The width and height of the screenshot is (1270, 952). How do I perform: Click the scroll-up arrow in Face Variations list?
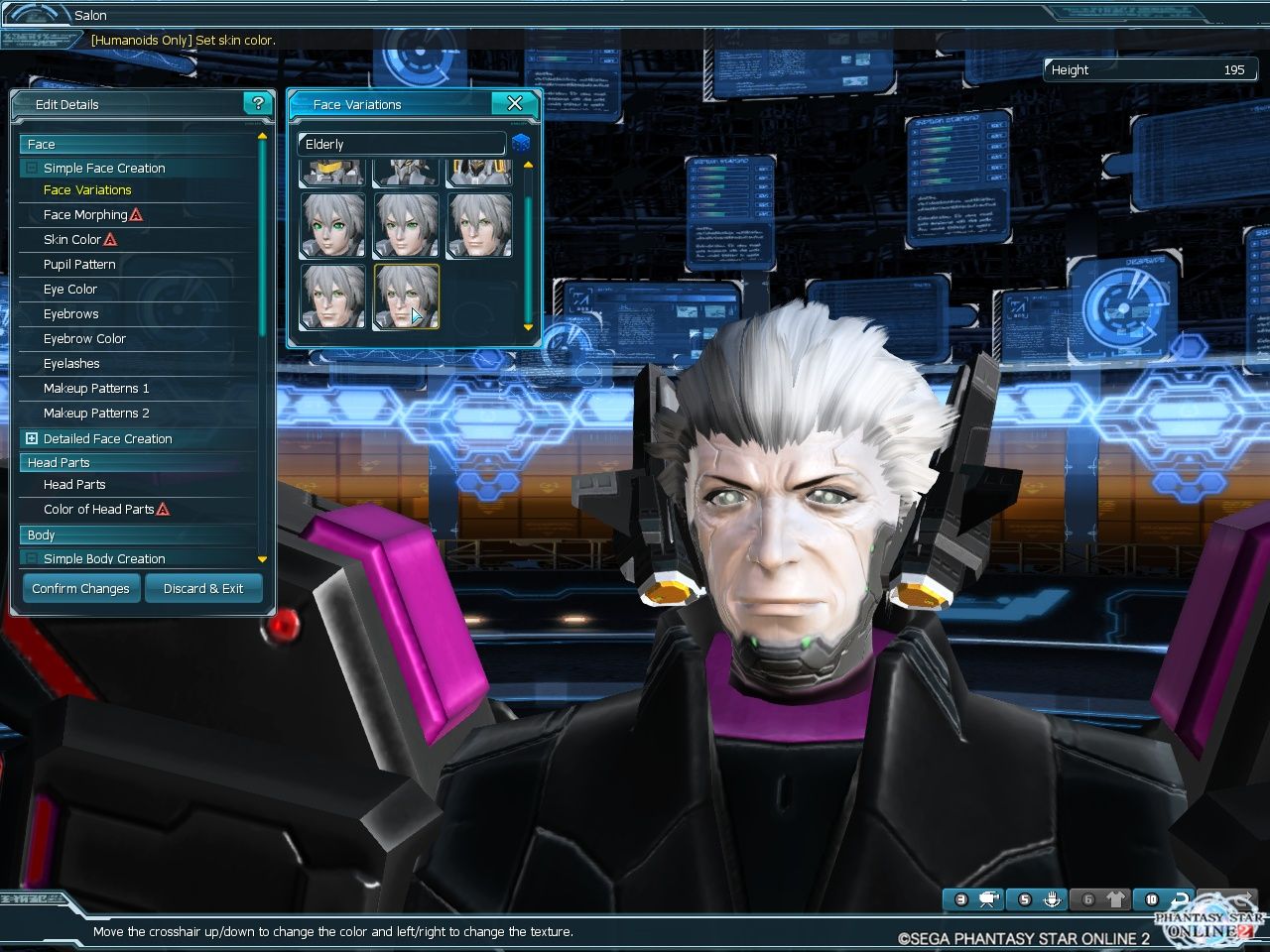pyautogui.click(x=528, y=165)
